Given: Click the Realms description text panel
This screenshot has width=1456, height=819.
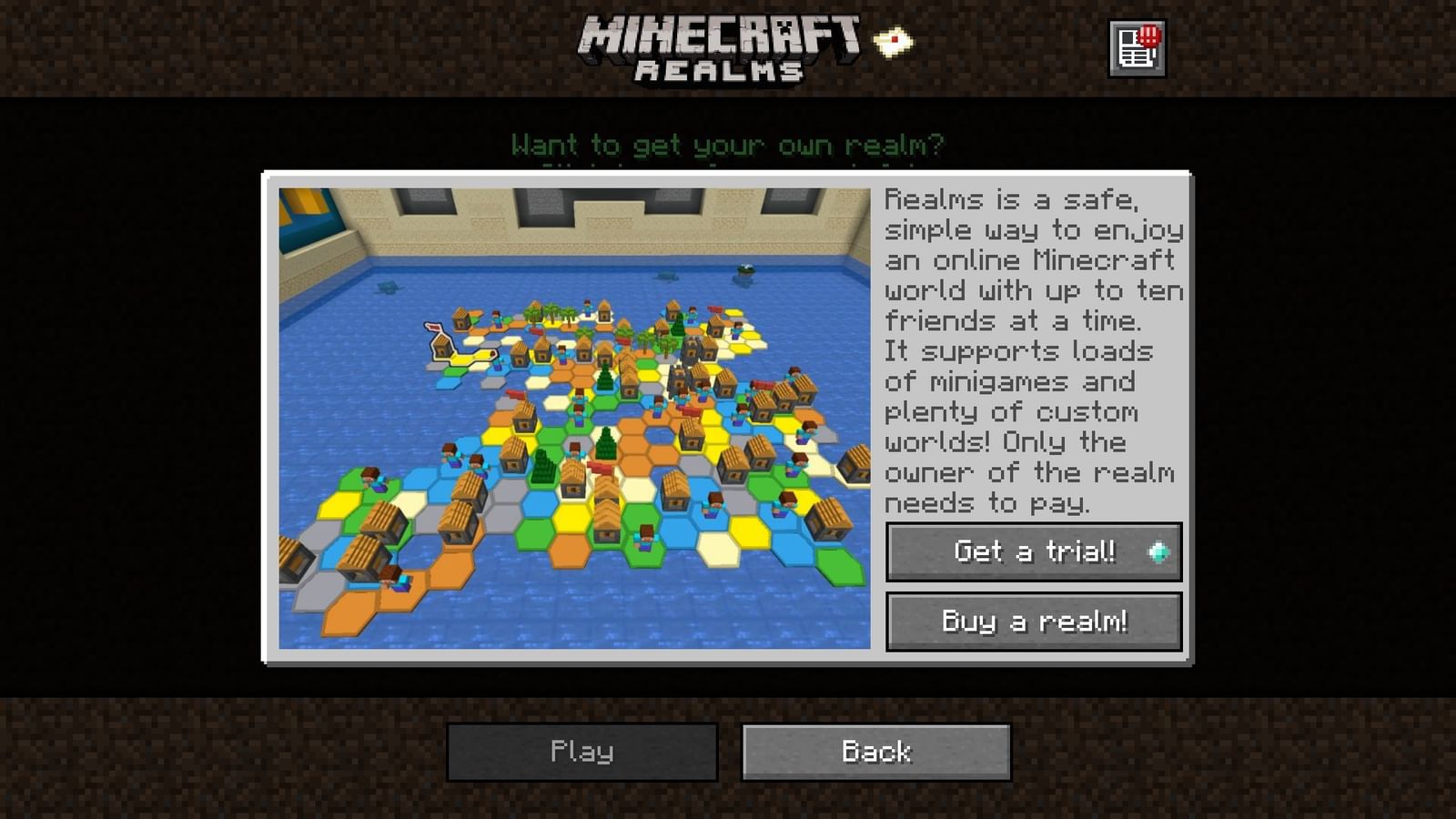Looking at the screenshot, I should click(1033, 350).
